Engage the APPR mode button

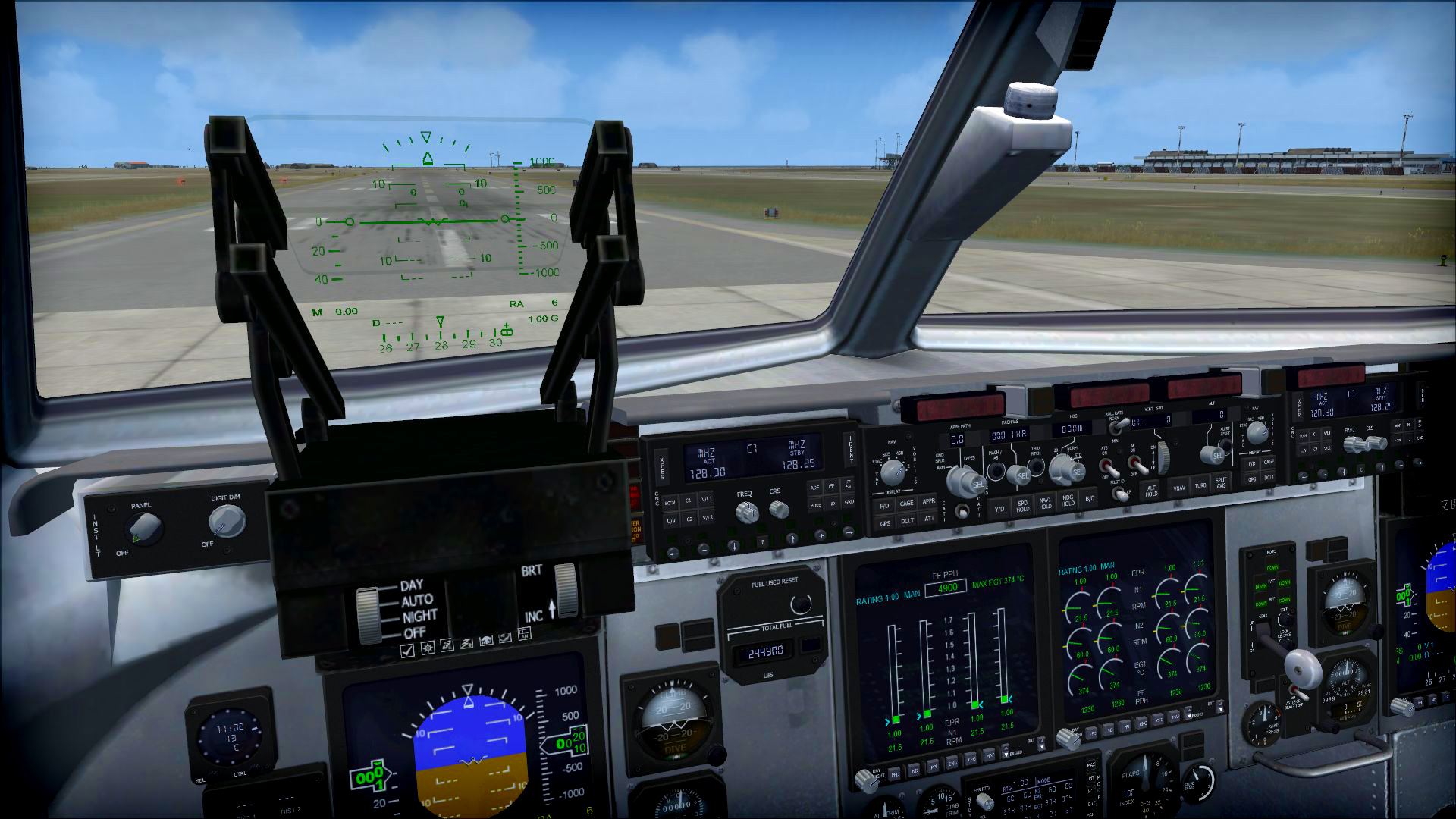930,501
